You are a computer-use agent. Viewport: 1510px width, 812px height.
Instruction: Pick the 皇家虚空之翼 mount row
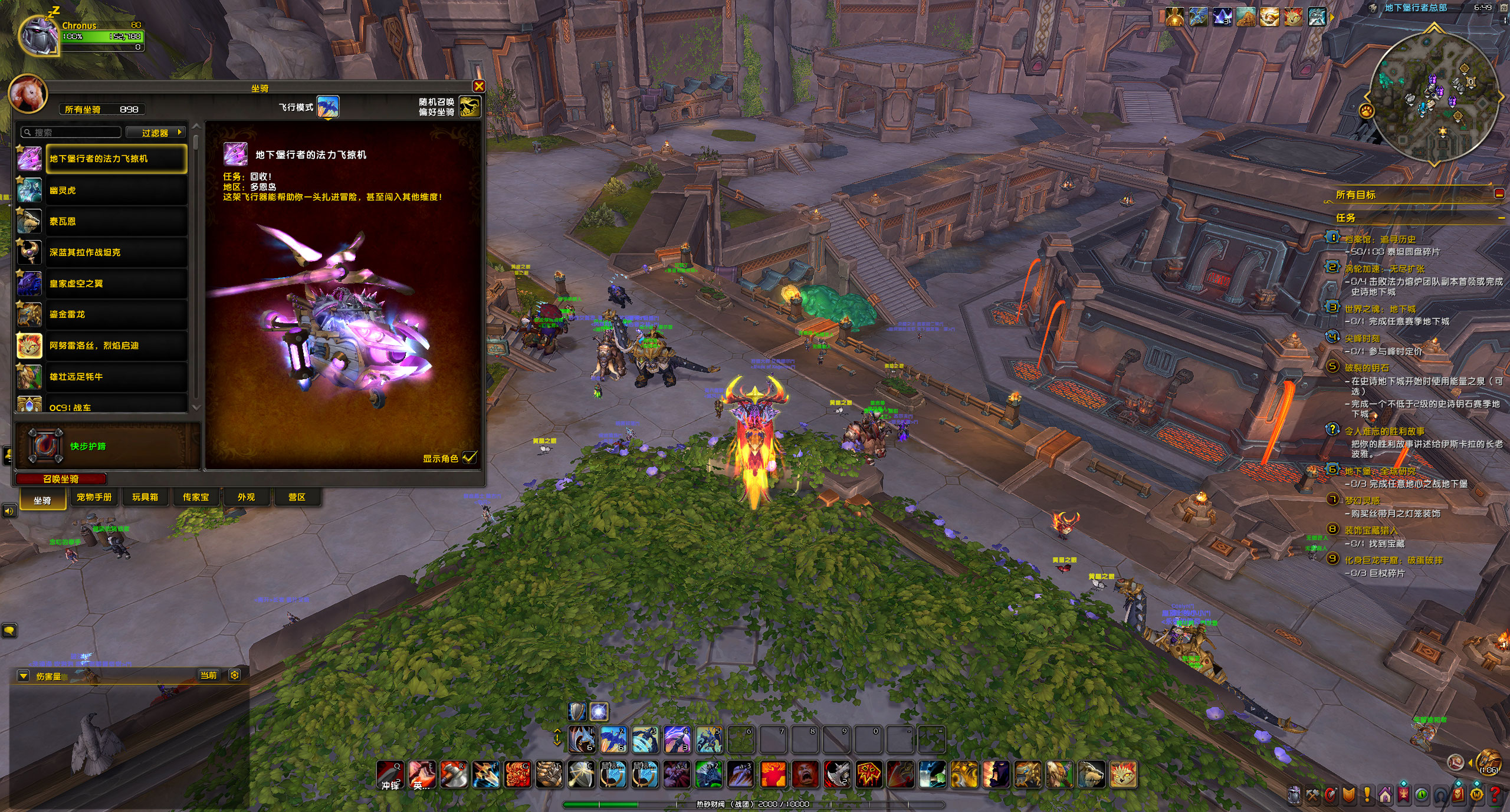click(117, 284)
